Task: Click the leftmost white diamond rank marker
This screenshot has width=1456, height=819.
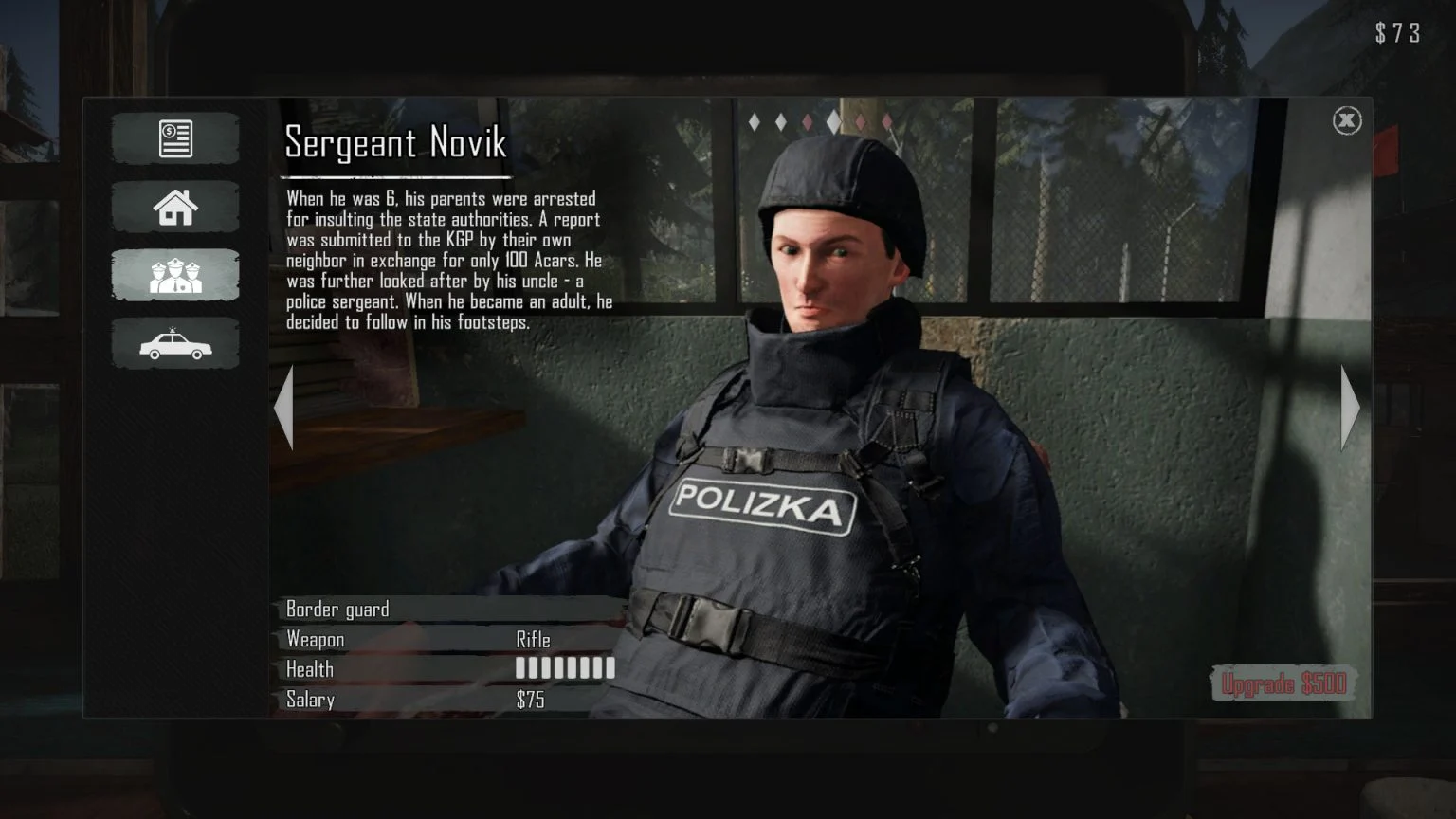Action: click(755, 121)
